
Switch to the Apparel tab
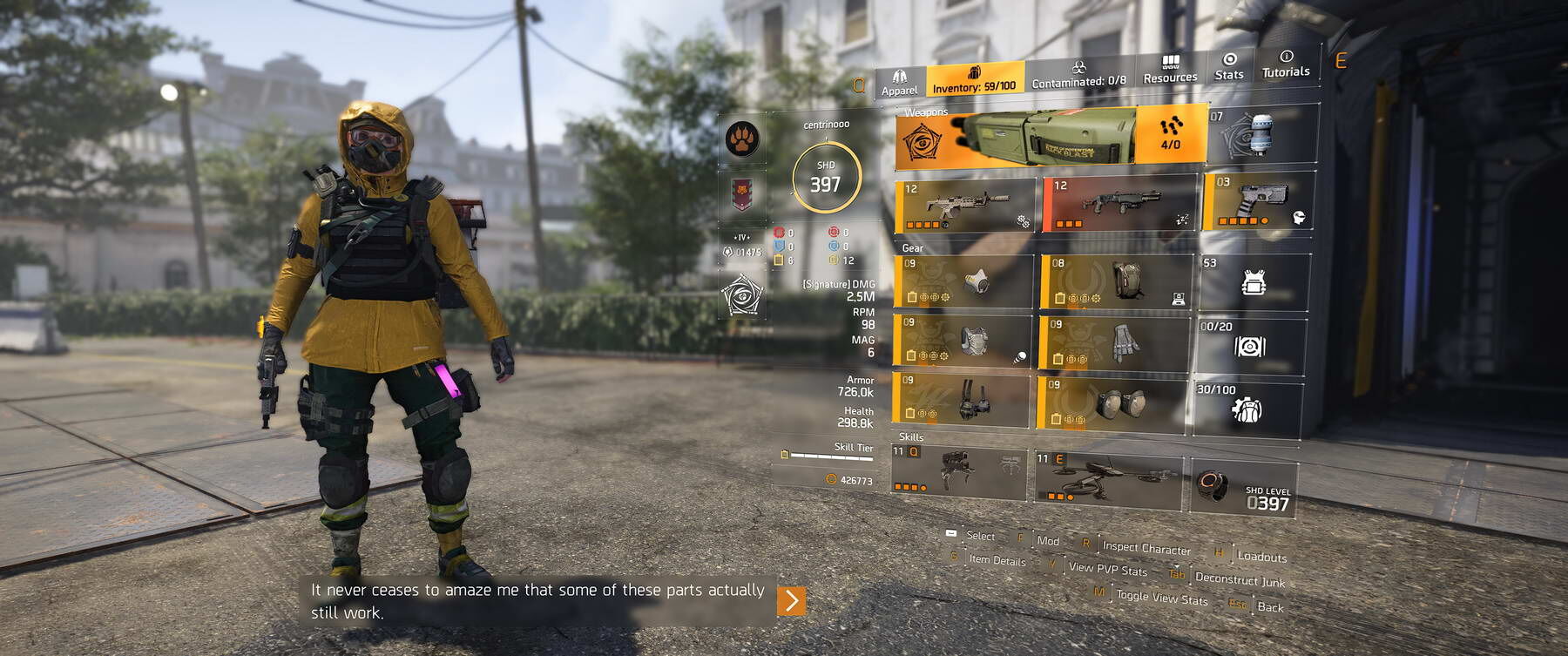pyautogui.click(x=899, y=82)
